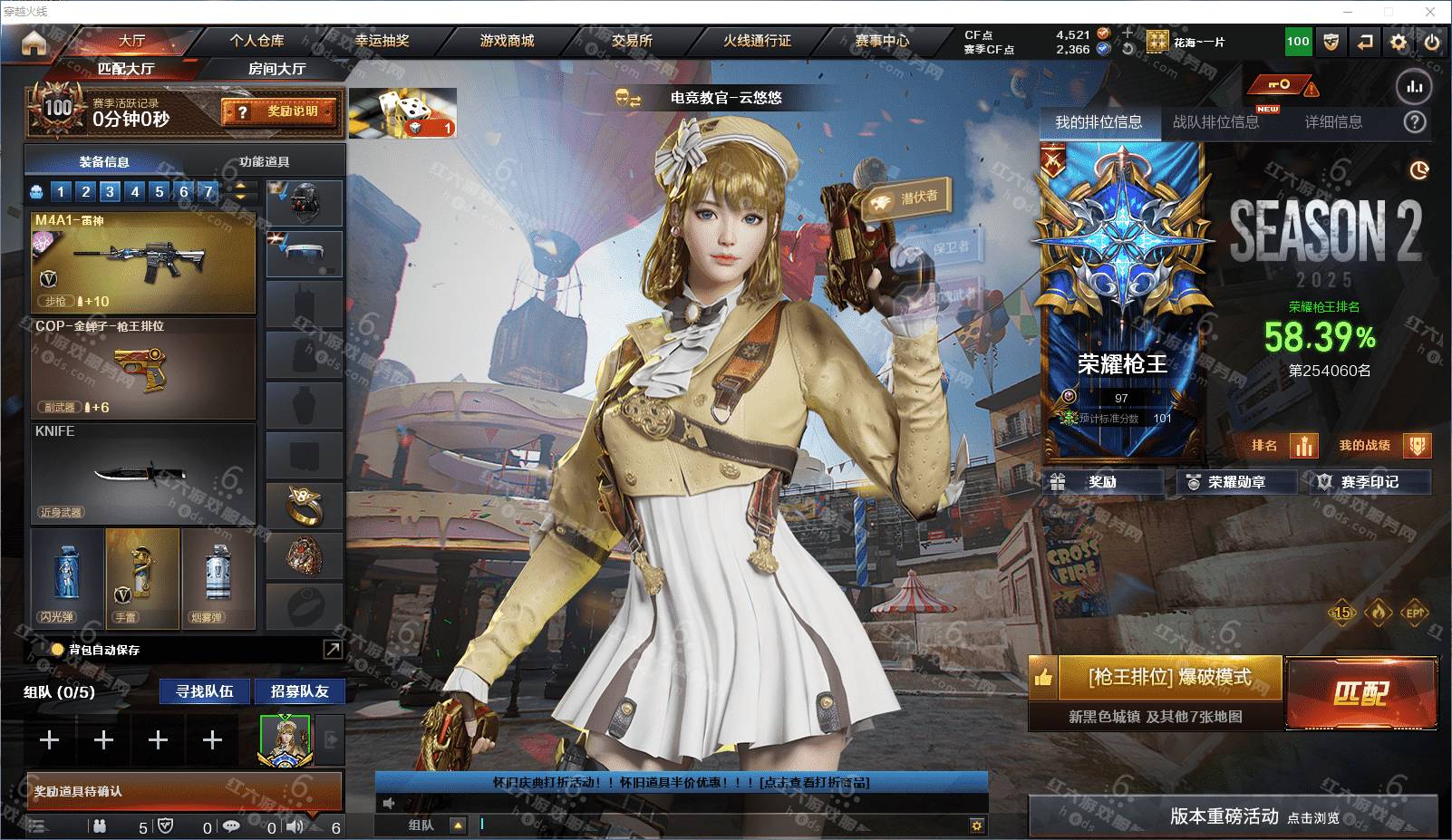Viewport: 1452px width, 840px height.
Task: Choose backpack number 3
Action: pyautogui.click(x=110, y=191)
